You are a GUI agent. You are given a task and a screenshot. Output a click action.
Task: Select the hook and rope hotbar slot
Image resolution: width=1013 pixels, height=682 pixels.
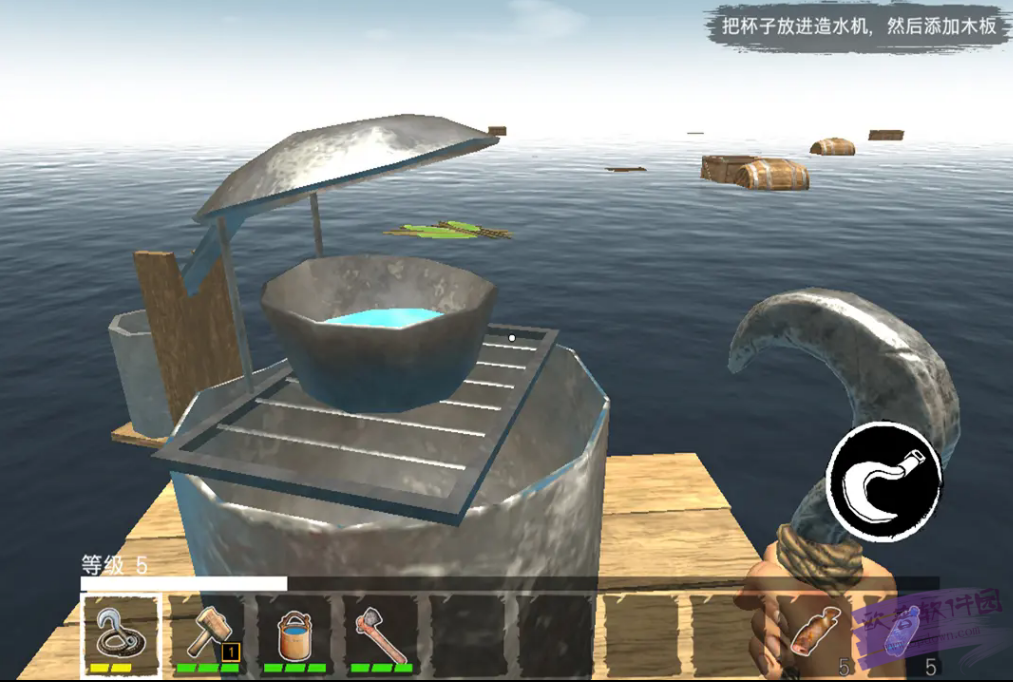click(120, 634)
